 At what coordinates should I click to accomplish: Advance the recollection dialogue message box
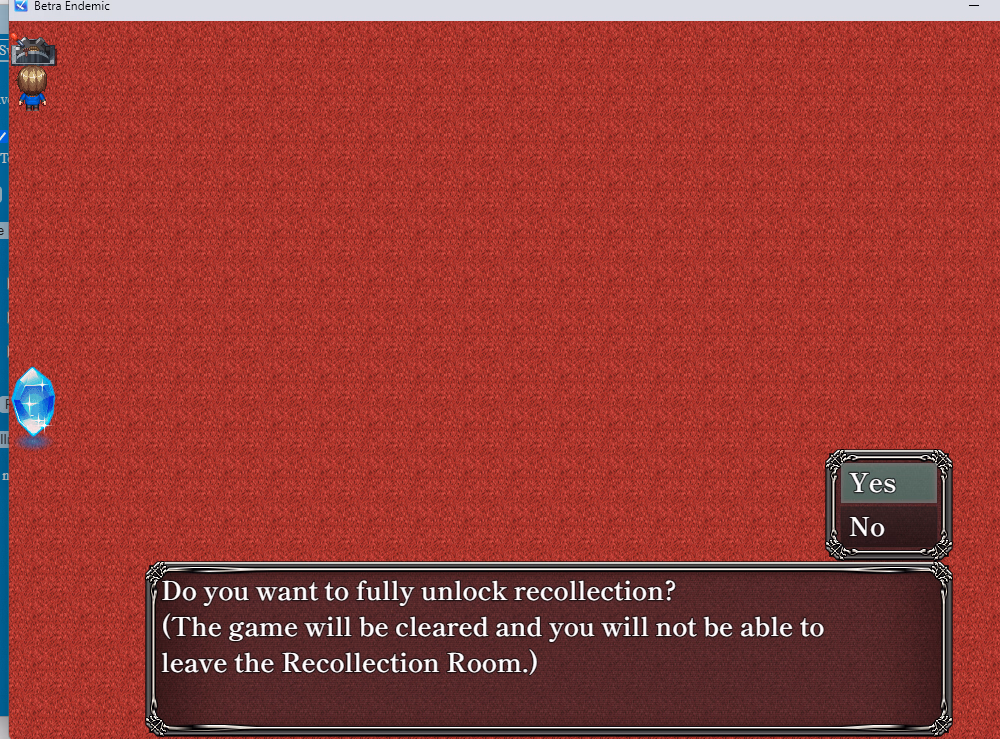[x=548, y=646]
